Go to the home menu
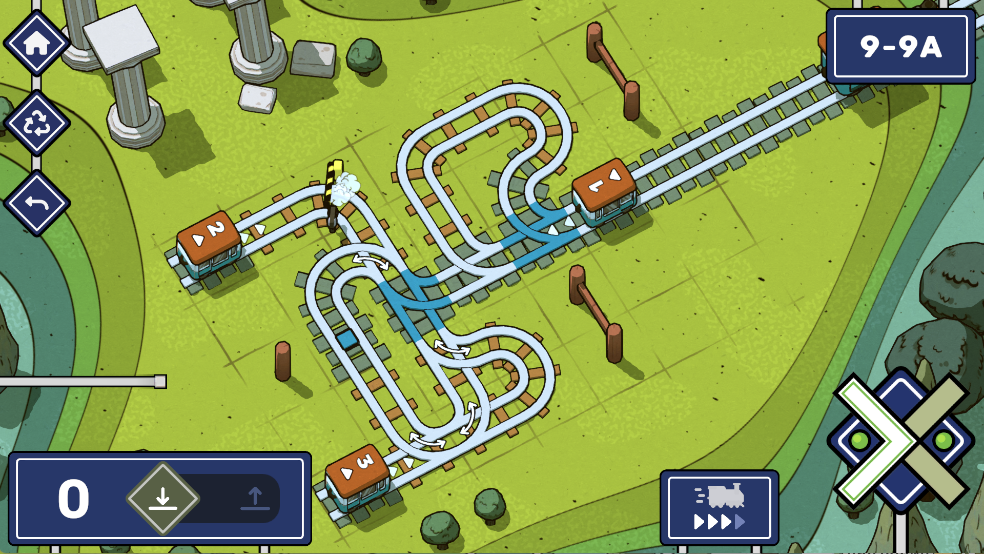The width and height of the screenshot is (984, 554). click(37, 43)
